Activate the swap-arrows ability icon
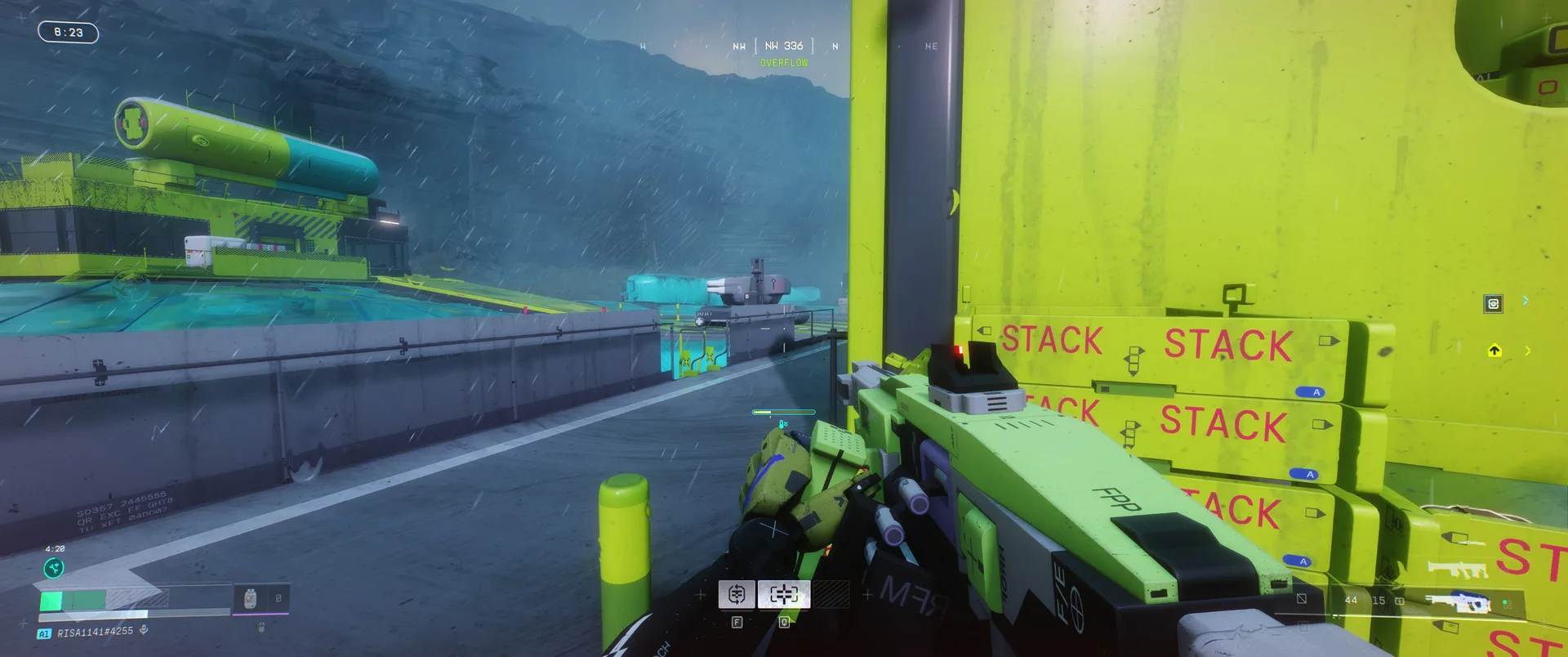Image resolution: width=1568 pixels, height=657 pixels. pos(736,594)
